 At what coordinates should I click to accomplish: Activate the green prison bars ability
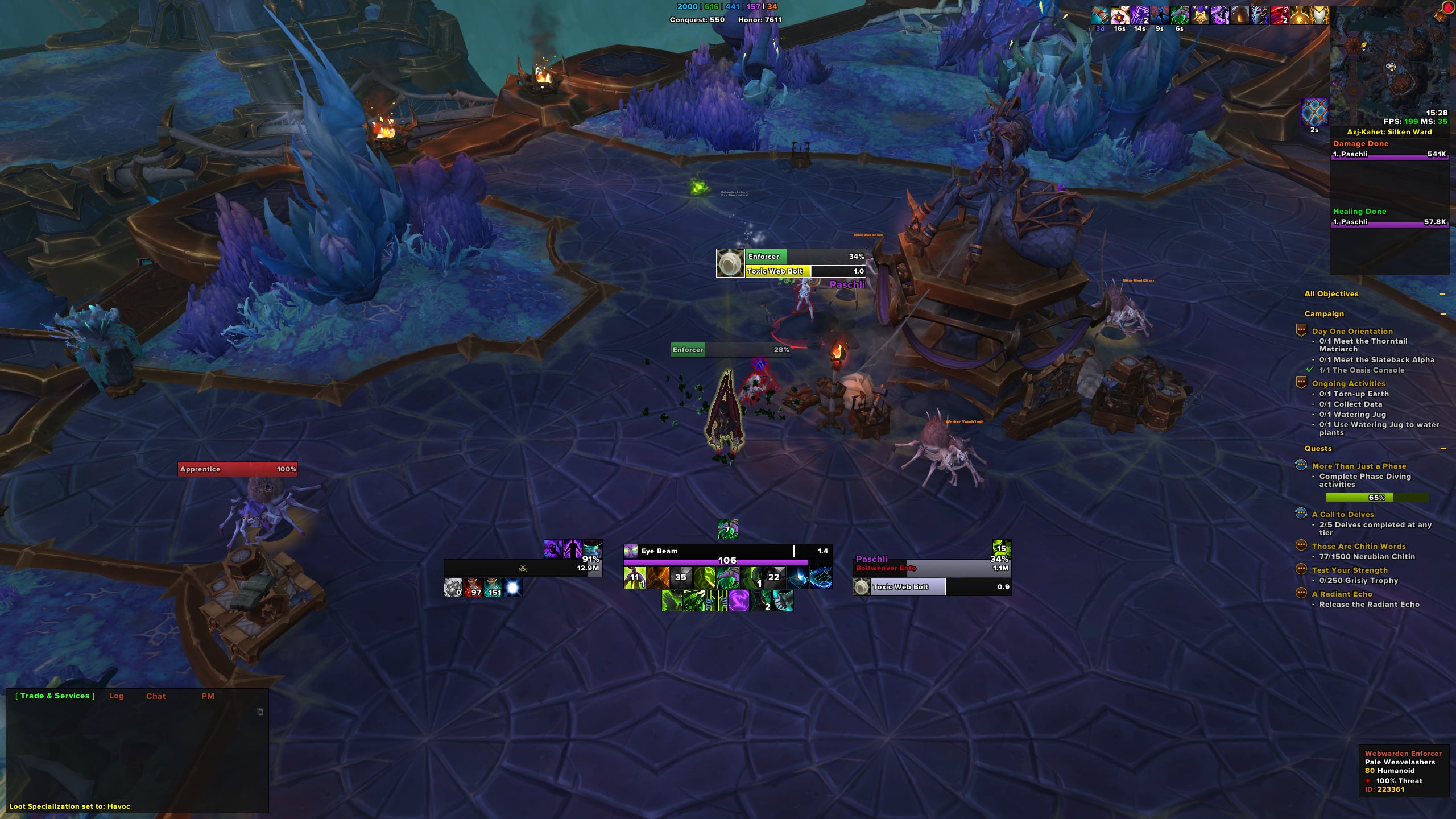[717, 601]
